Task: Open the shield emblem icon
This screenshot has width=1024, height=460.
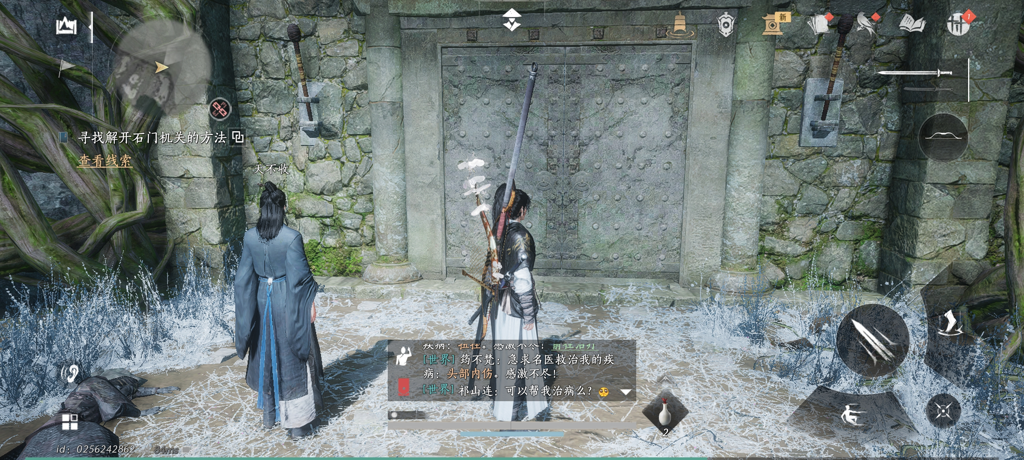Action: pyautogui.click(x=726, y=25)
